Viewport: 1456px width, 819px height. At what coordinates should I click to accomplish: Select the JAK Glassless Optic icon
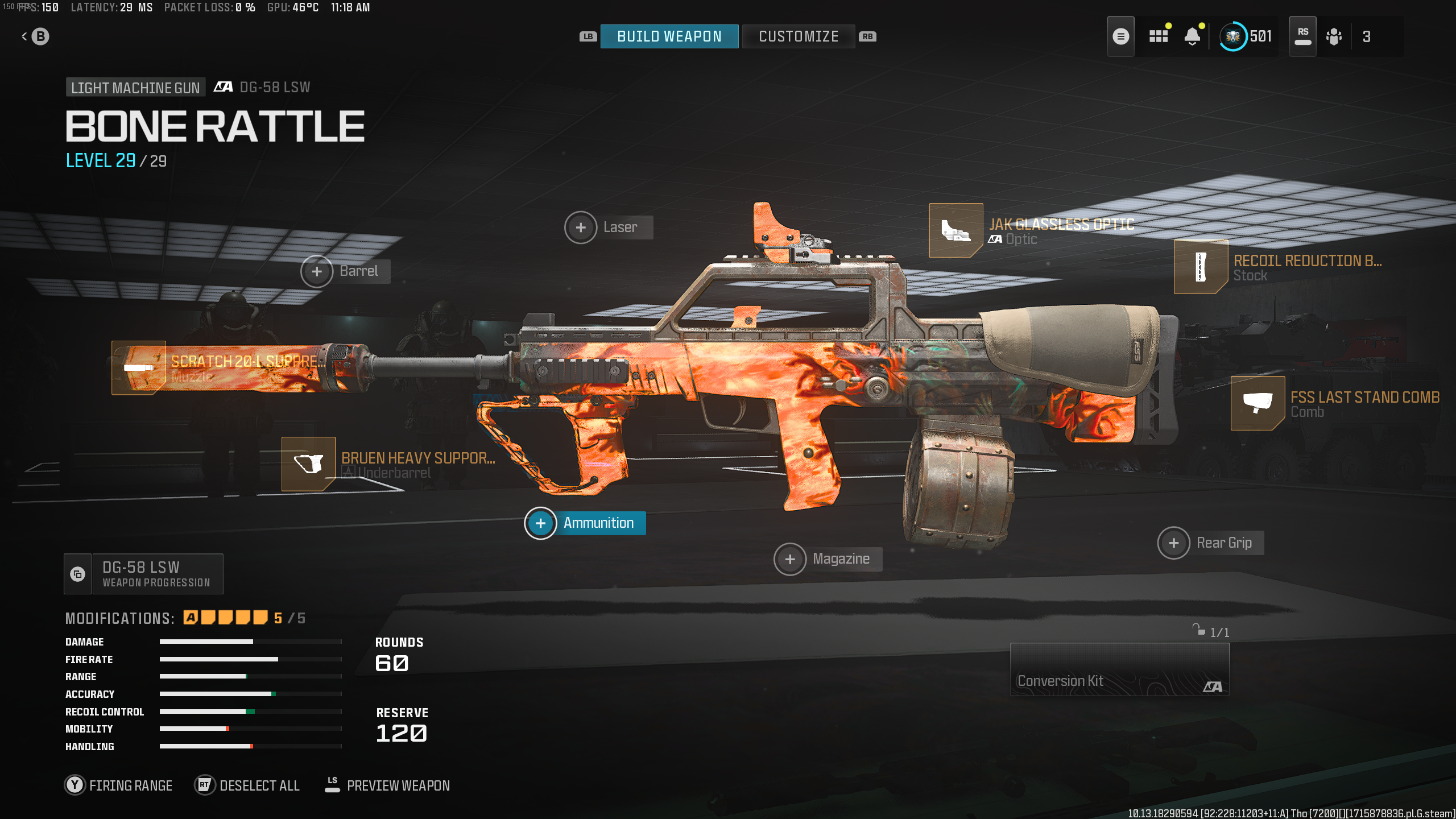click(955, 231)
